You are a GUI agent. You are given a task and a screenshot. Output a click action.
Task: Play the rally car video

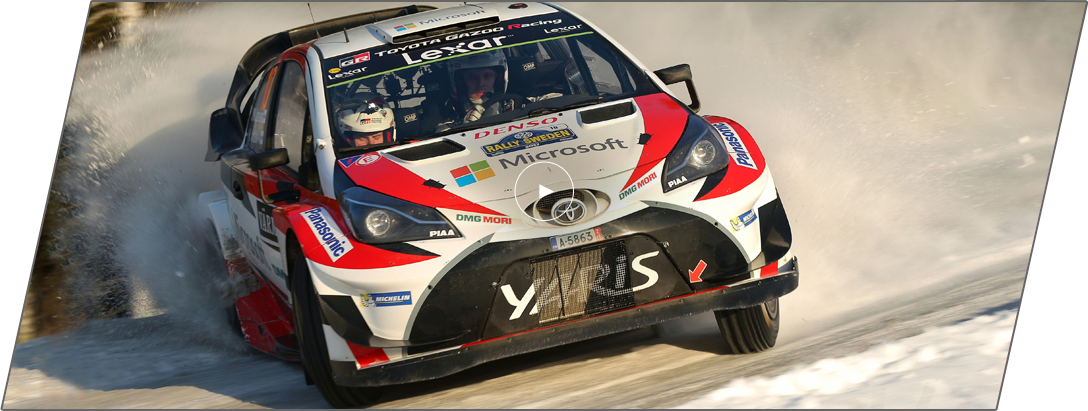pyautogui.click(x=544, y=192)
